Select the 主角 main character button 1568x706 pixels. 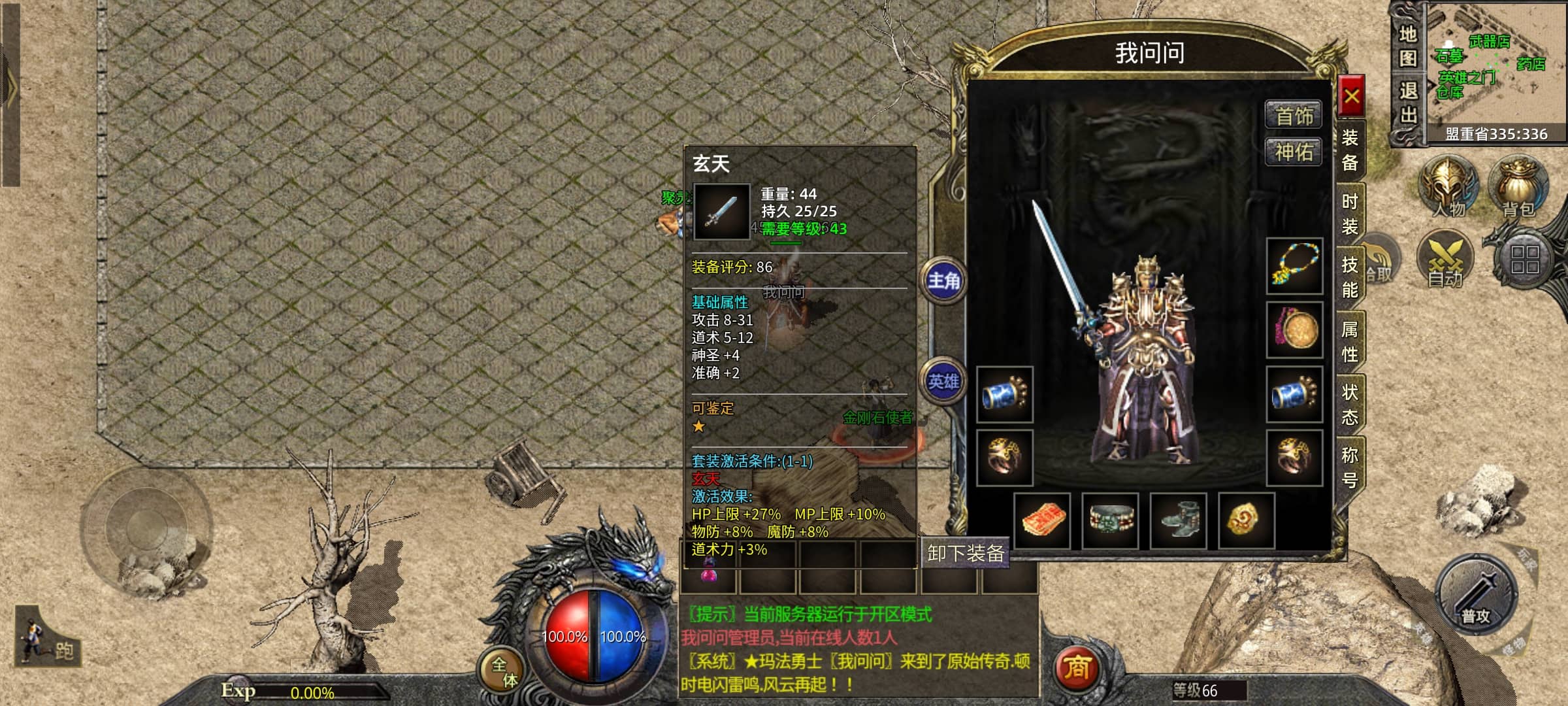click(x=943, y=281)
